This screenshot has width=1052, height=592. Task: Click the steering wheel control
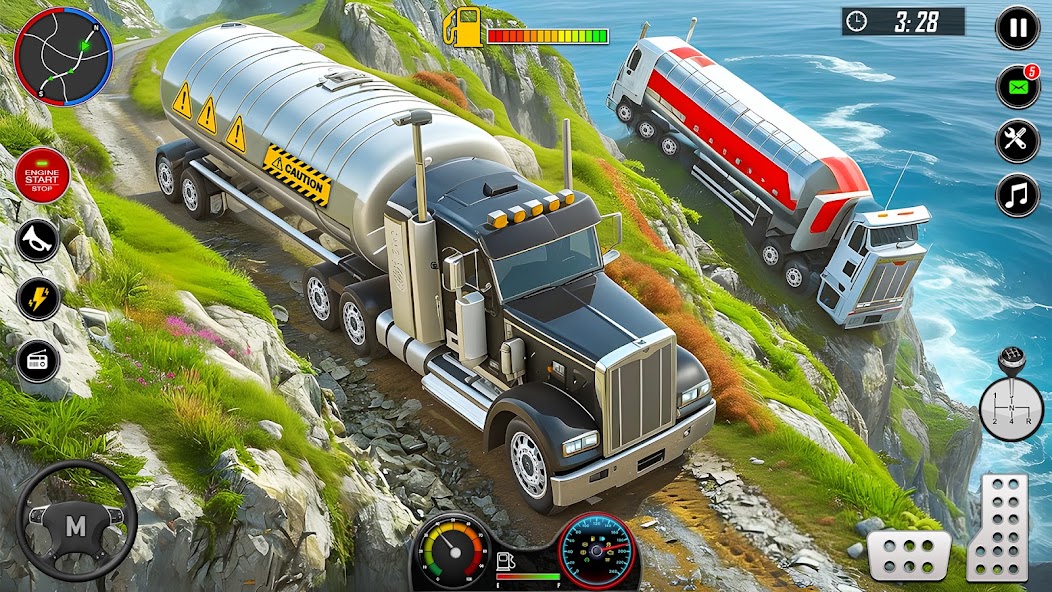point(75,522)
